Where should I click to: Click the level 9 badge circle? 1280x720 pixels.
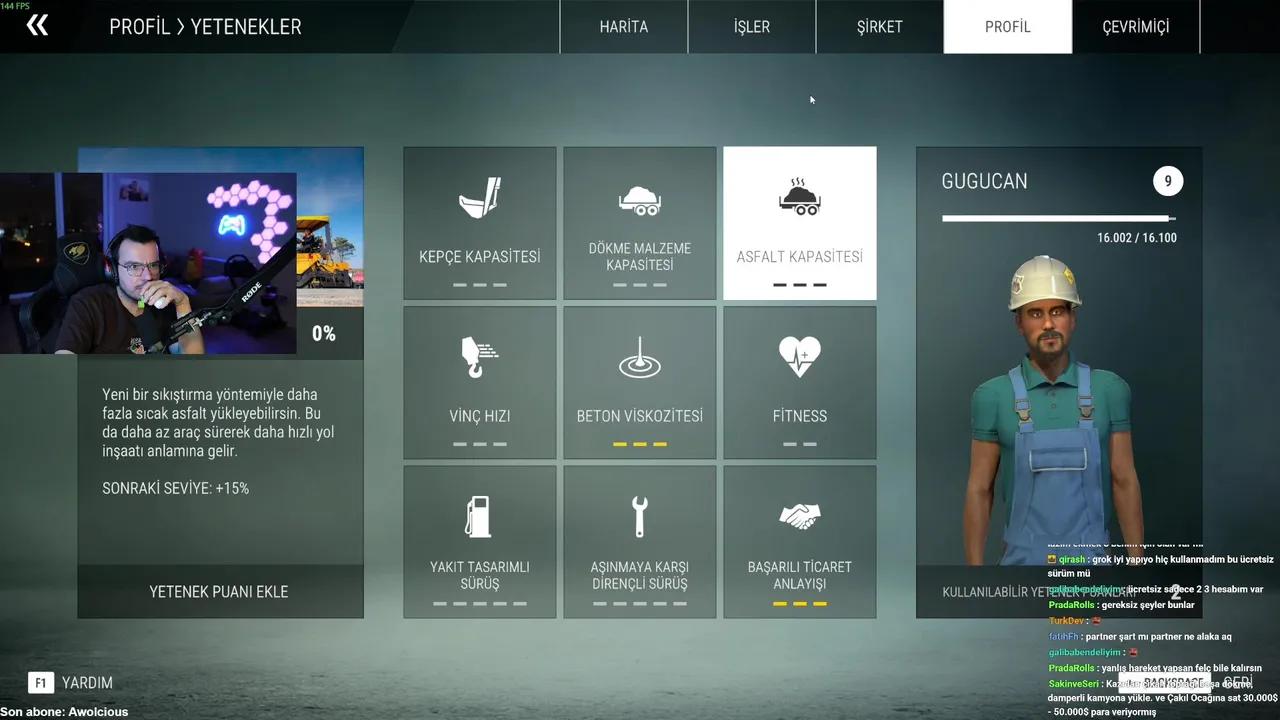click(x=1167, y=181)
